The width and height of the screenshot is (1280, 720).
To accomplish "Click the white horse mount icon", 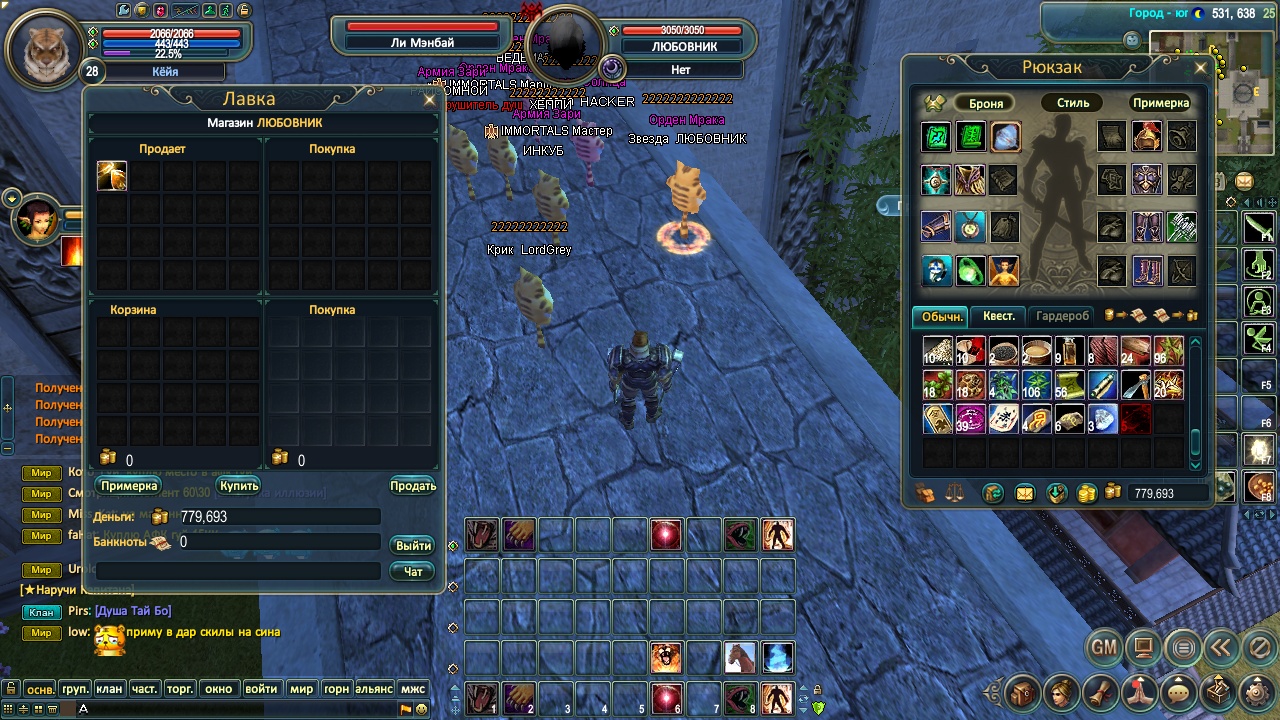I will tap(740, 657).
